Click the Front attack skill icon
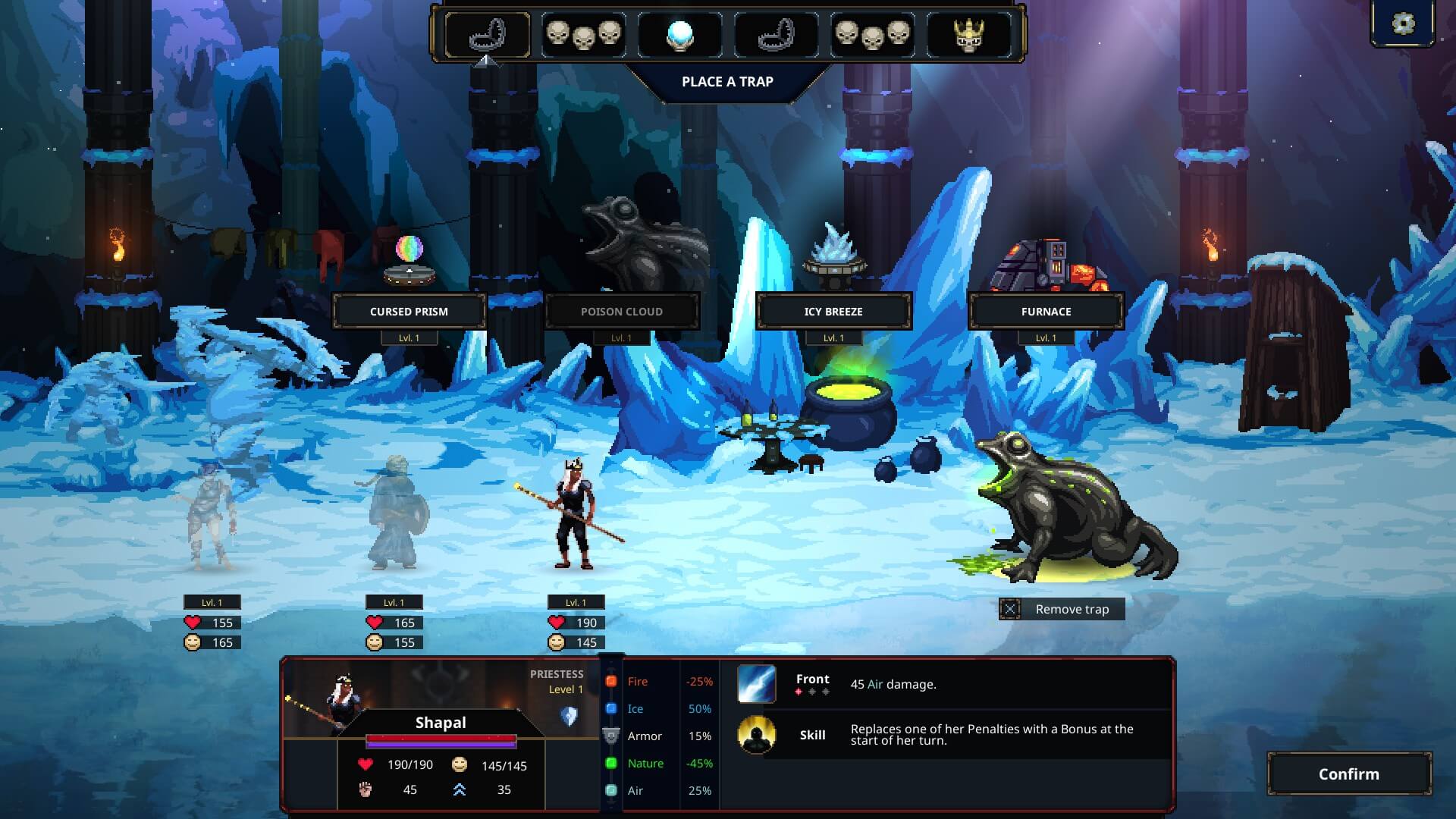The height and width of the screenshot is (819, 1456). (756, 683)
